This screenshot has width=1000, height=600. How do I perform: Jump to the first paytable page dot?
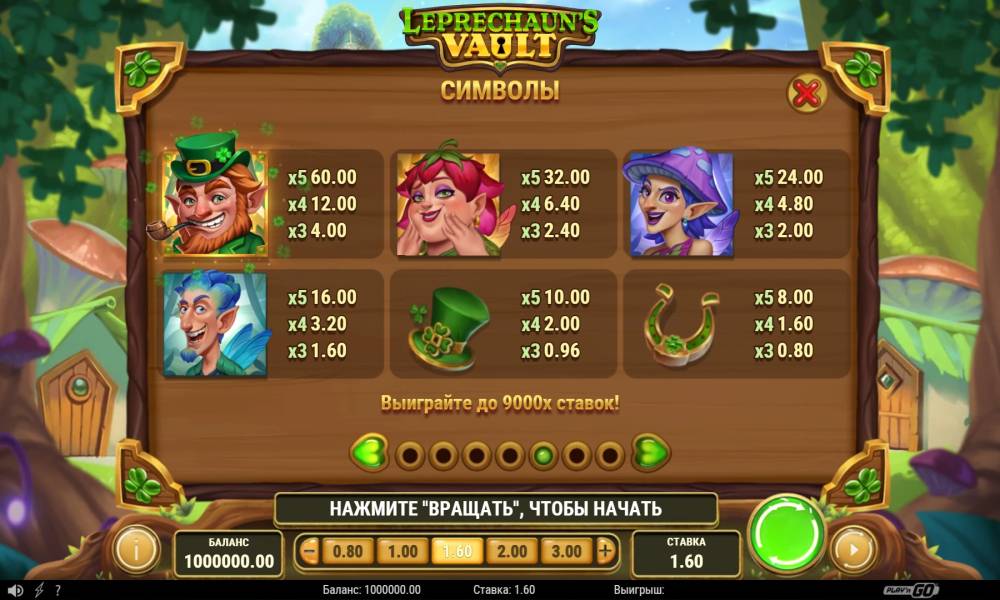[x=410, y=456]
